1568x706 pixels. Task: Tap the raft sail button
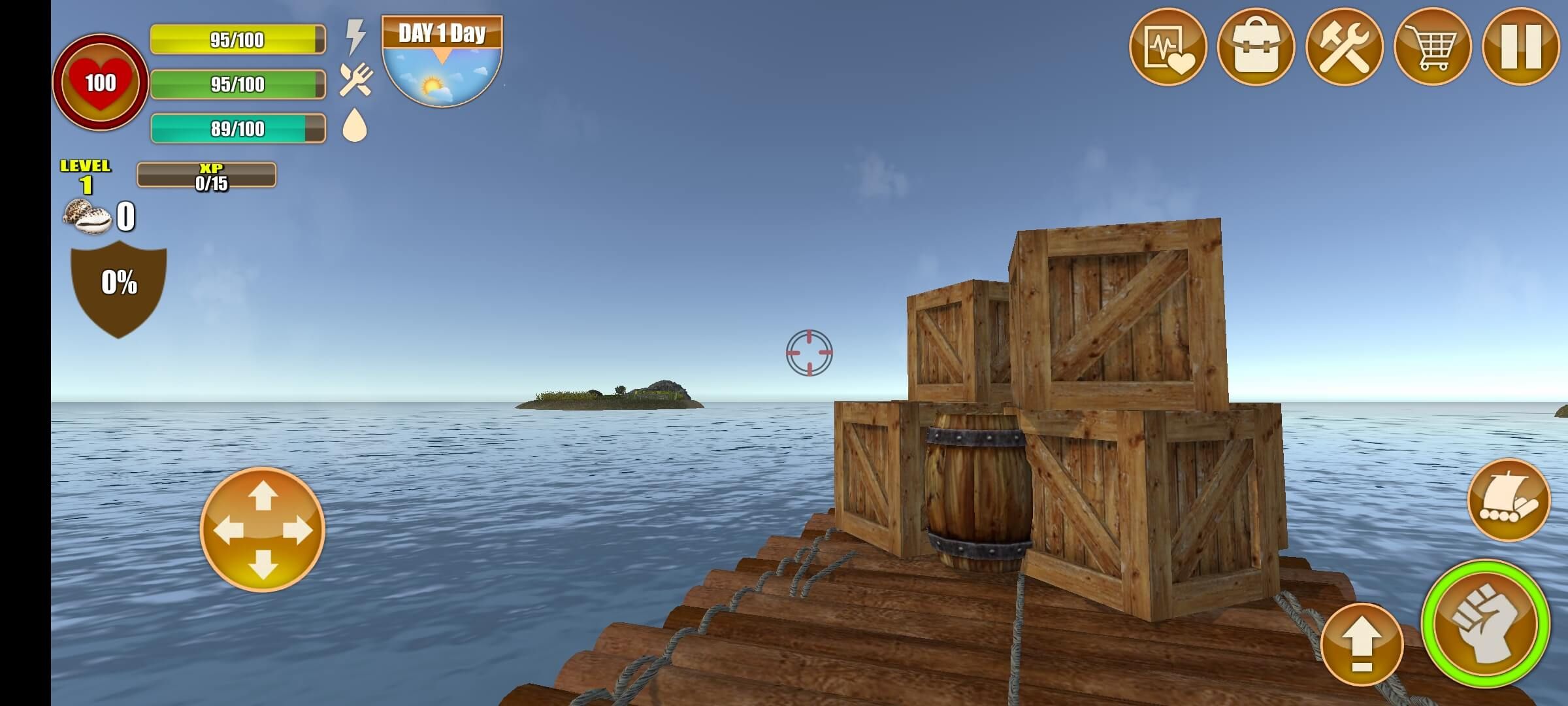pos(1509,500)
